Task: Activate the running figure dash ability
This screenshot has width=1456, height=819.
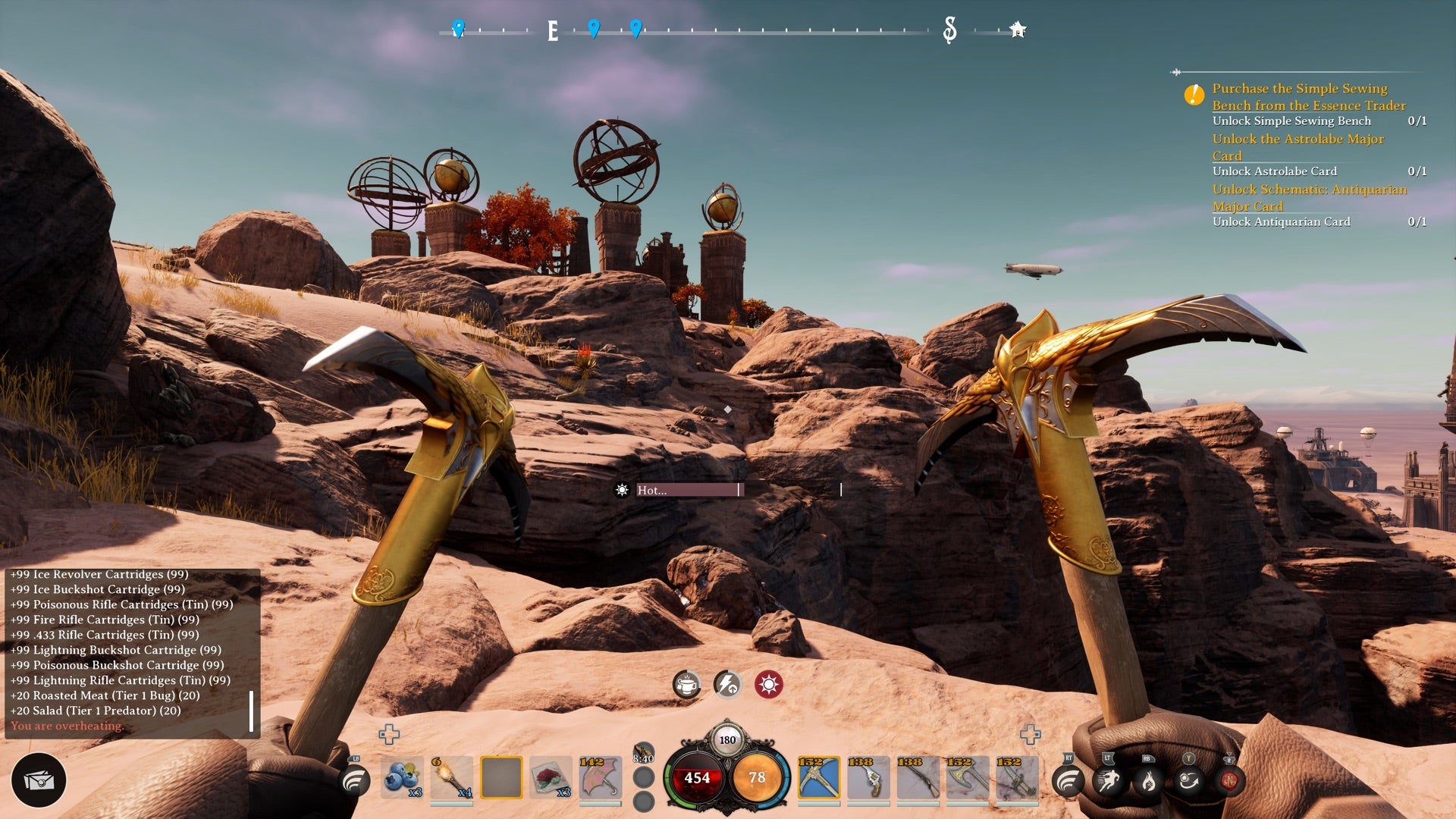Action: (x=1108, y=780)
